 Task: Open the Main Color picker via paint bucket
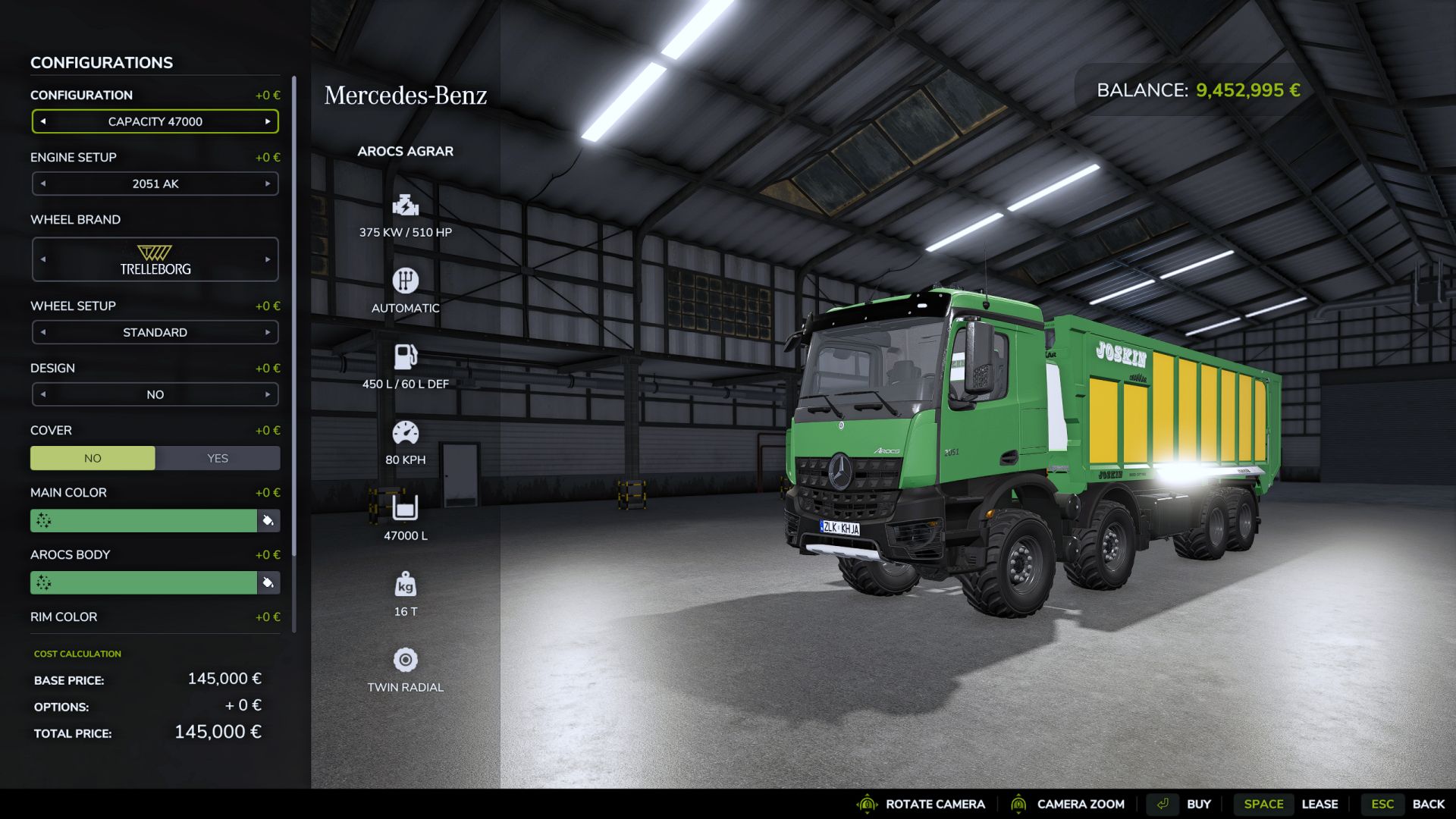269,520
